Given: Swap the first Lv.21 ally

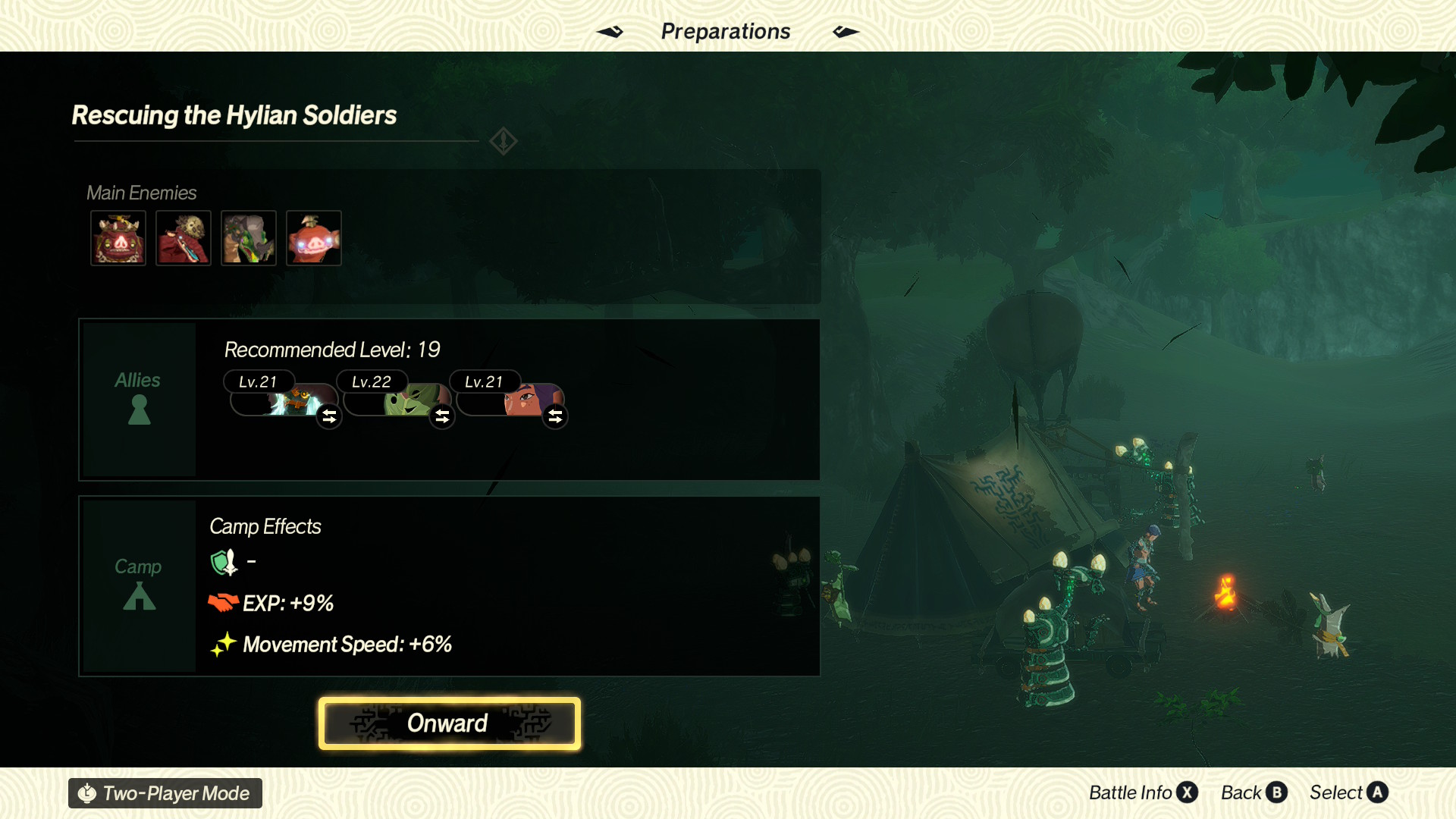Looking at the screenshot, I should 329,416.
